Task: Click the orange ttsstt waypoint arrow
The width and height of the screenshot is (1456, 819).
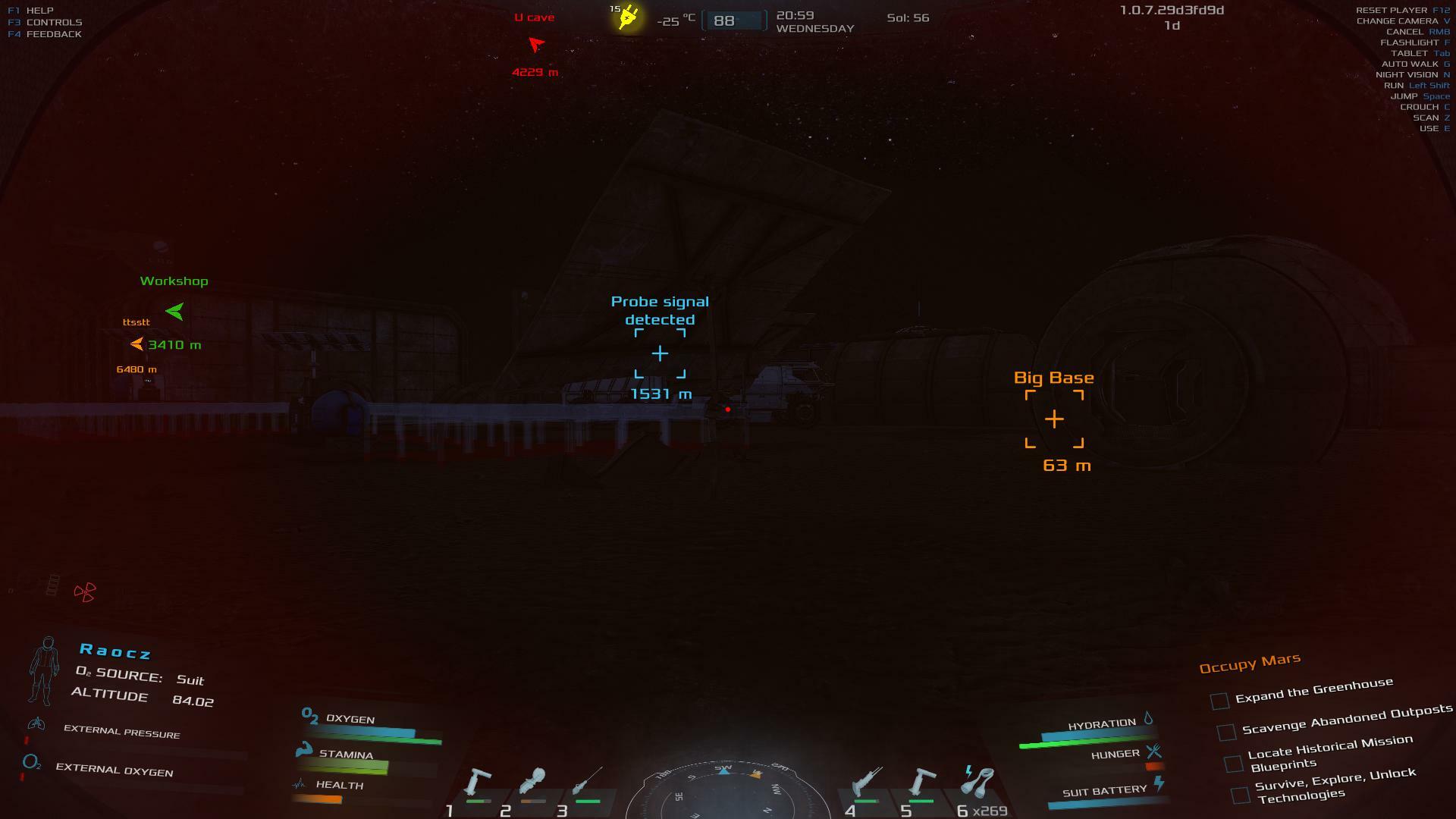Action: point(136,344)
